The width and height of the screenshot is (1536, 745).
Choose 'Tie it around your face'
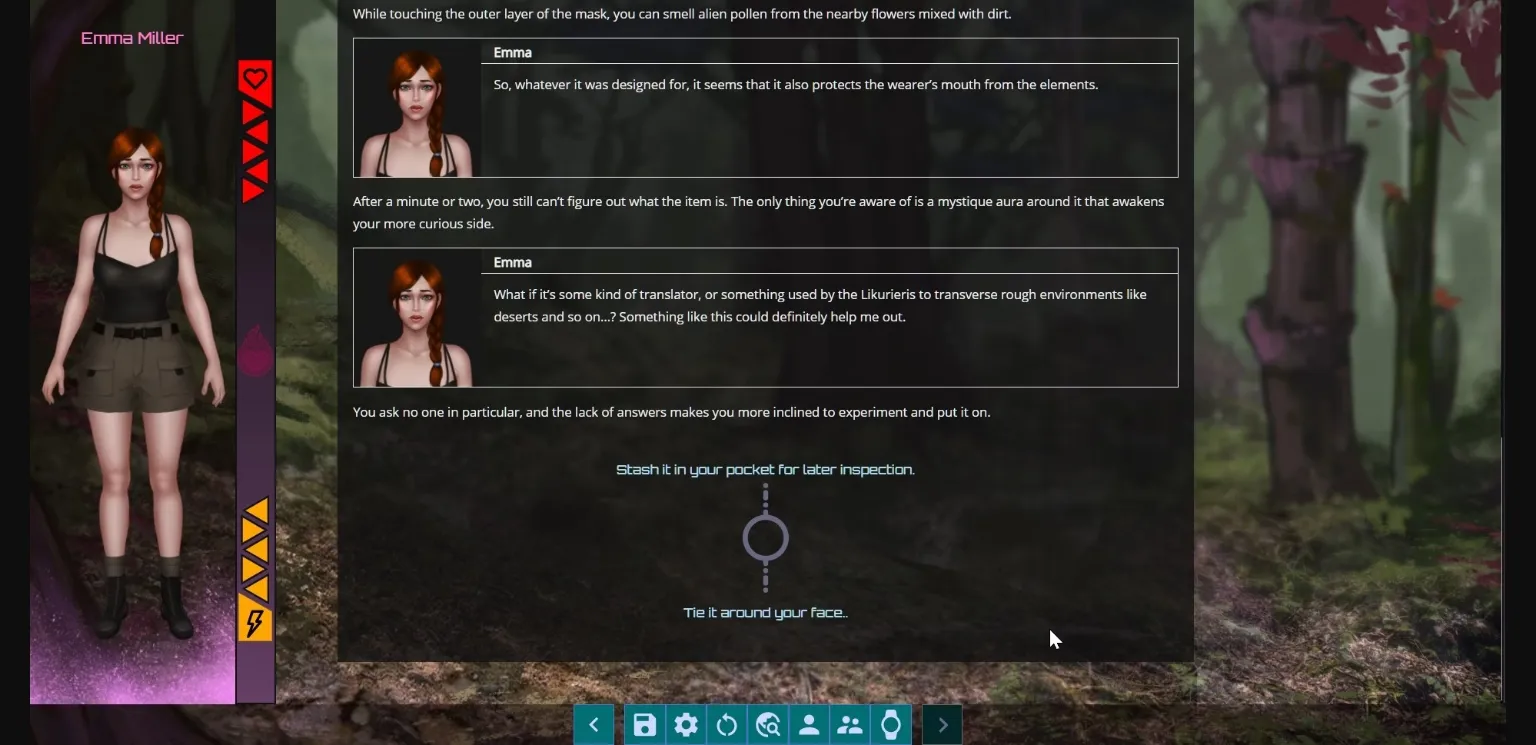pyautogui.click(x=765, y=612)
